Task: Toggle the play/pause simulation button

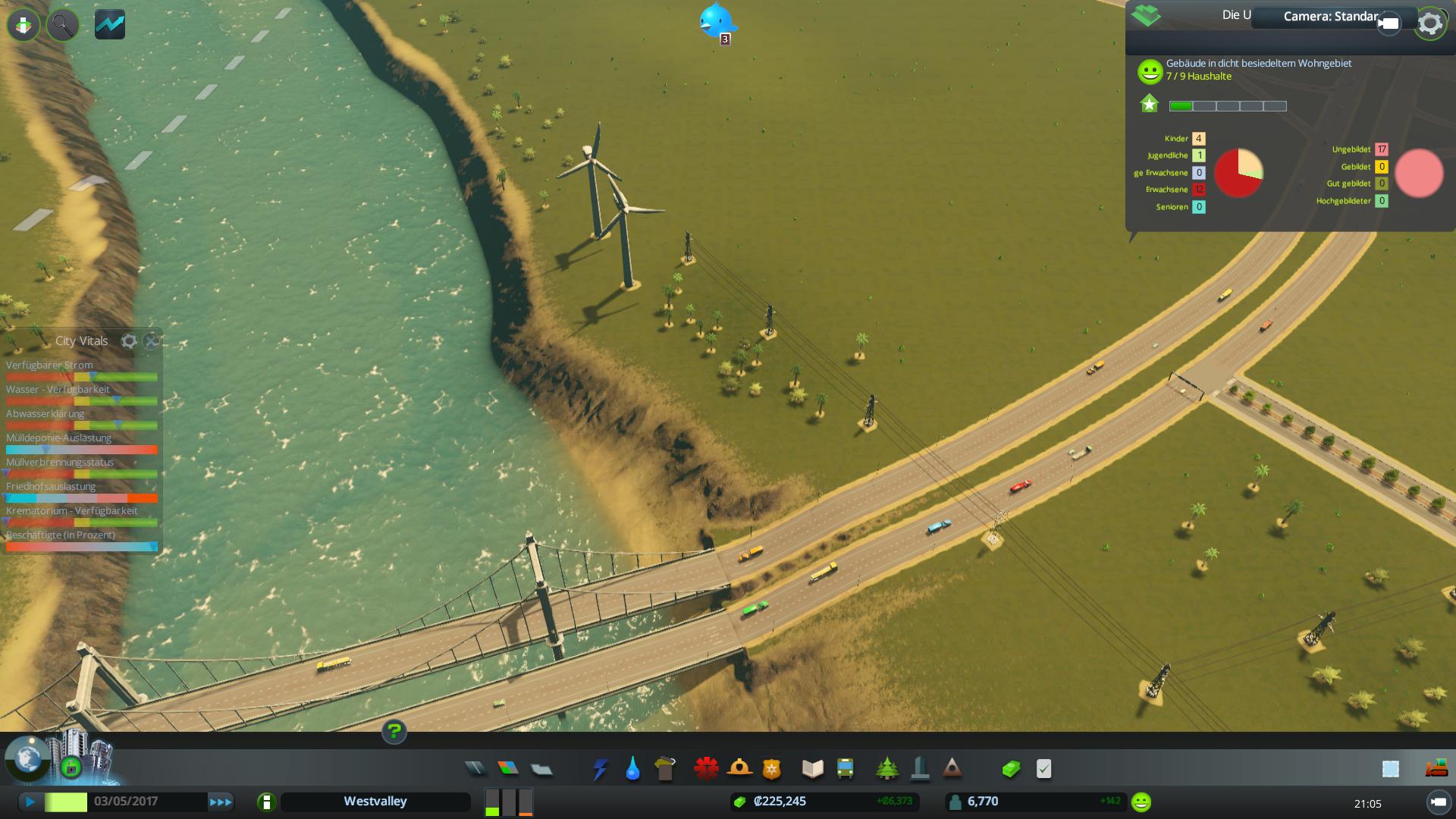Action: pos(30,802)
